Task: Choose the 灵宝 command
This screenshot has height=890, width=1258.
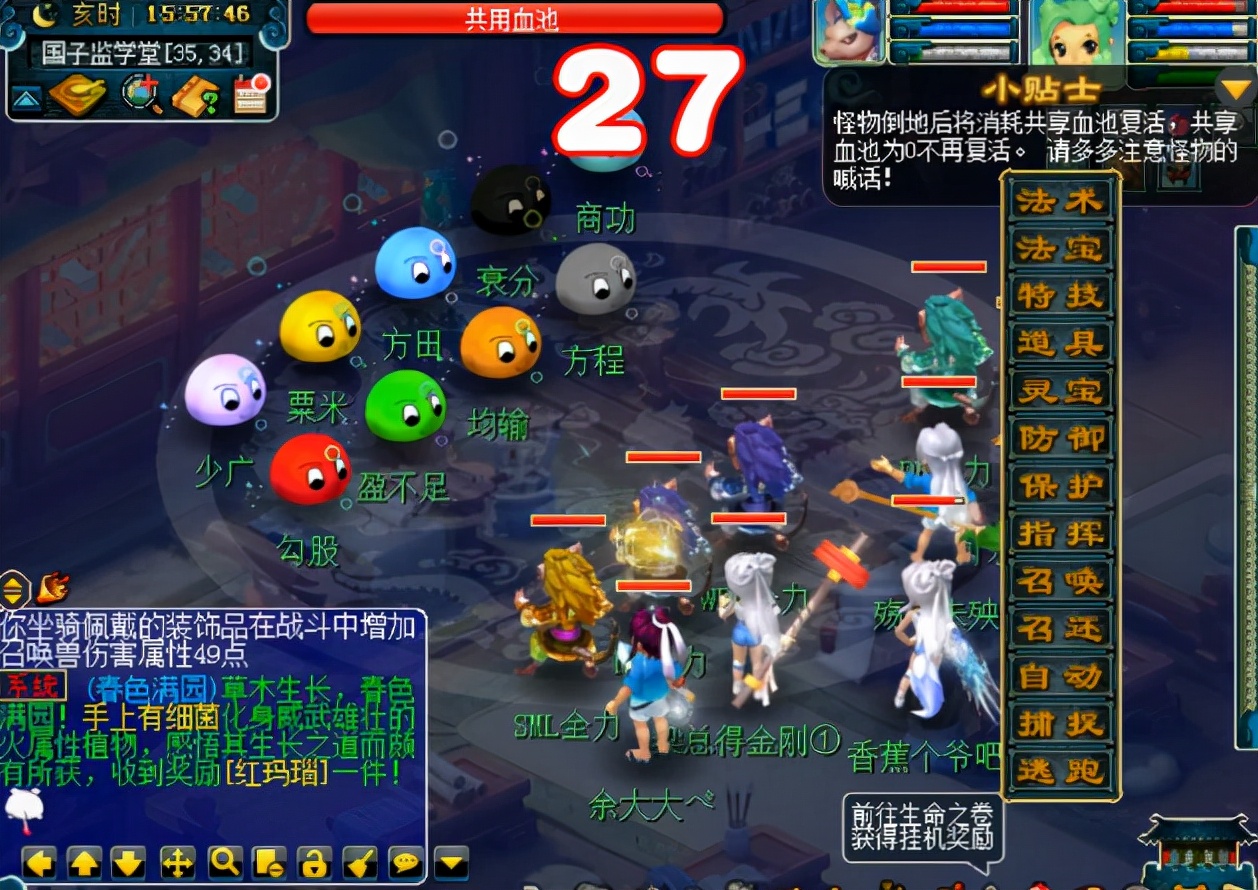Action: click(x=1059, y=391)
